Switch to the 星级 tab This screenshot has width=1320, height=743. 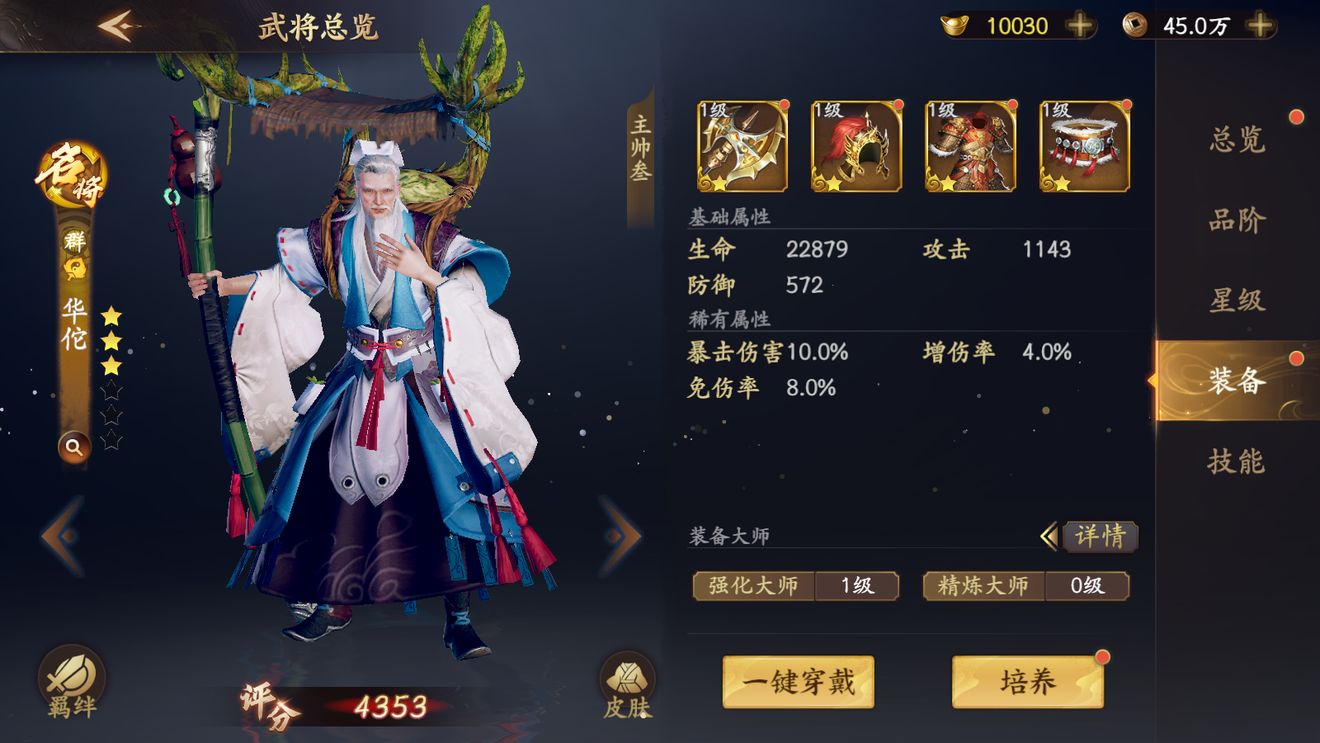tap(1237, 299)
